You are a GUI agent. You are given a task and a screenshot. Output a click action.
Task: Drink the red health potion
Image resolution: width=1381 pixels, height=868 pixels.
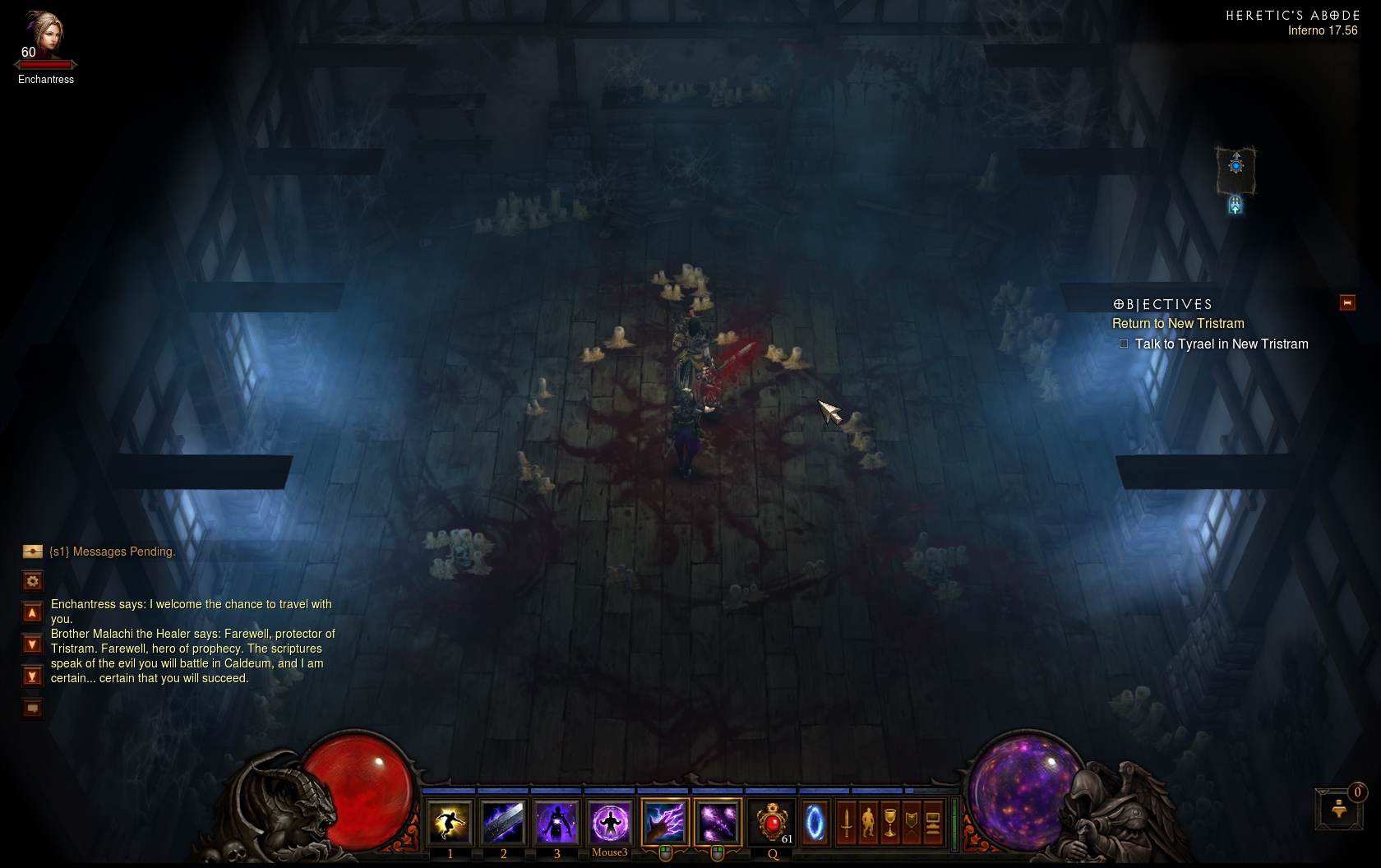(x=772, y=822)
